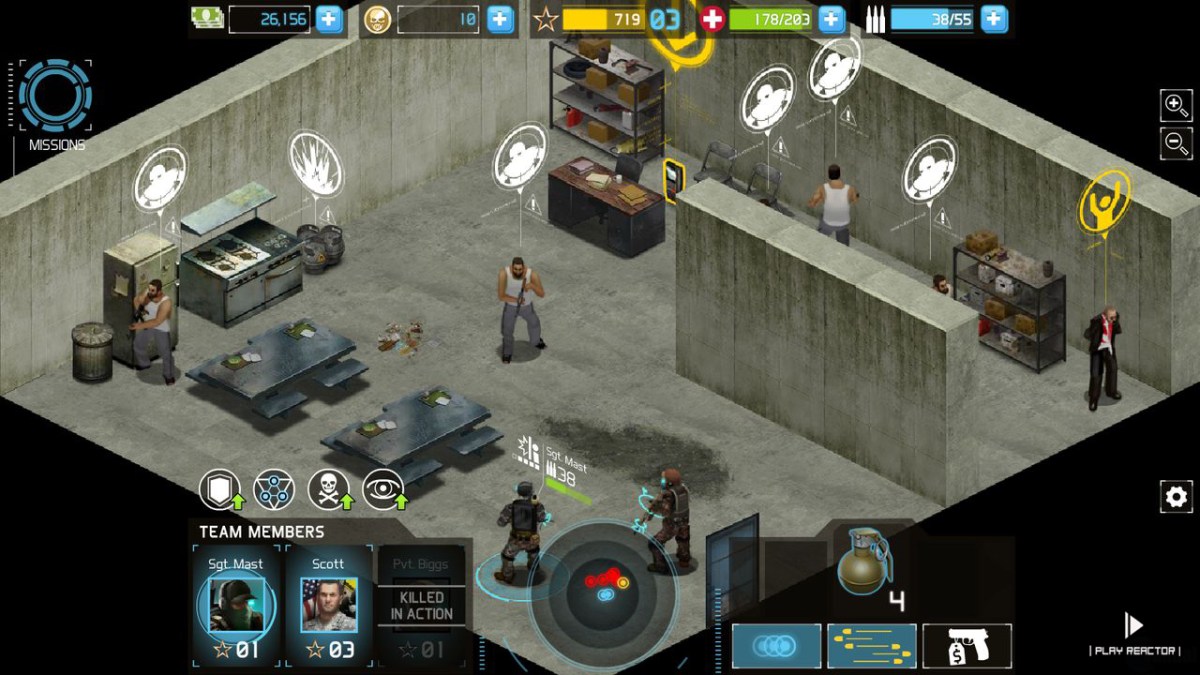This screenshot has height=675, width=1200.
Task: Activate the eye vision boost
Action: [383, 490]
